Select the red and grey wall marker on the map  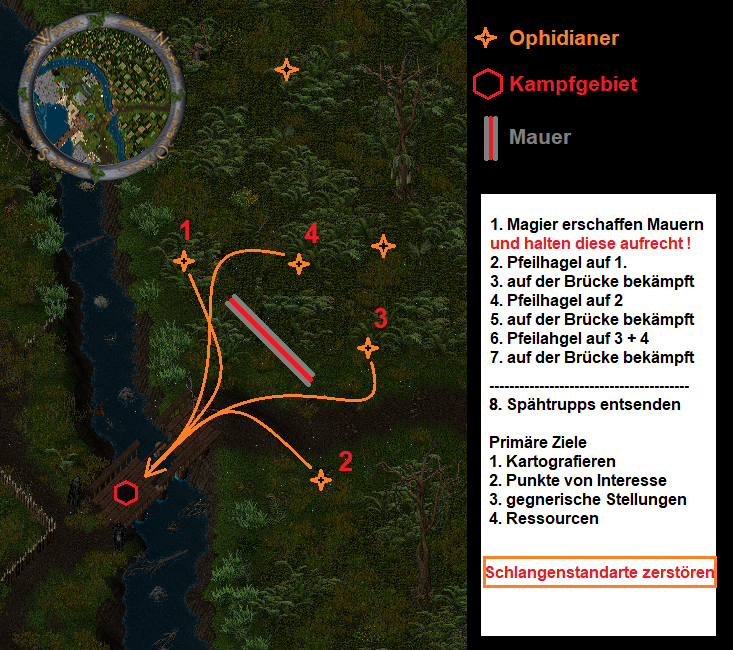270,338
